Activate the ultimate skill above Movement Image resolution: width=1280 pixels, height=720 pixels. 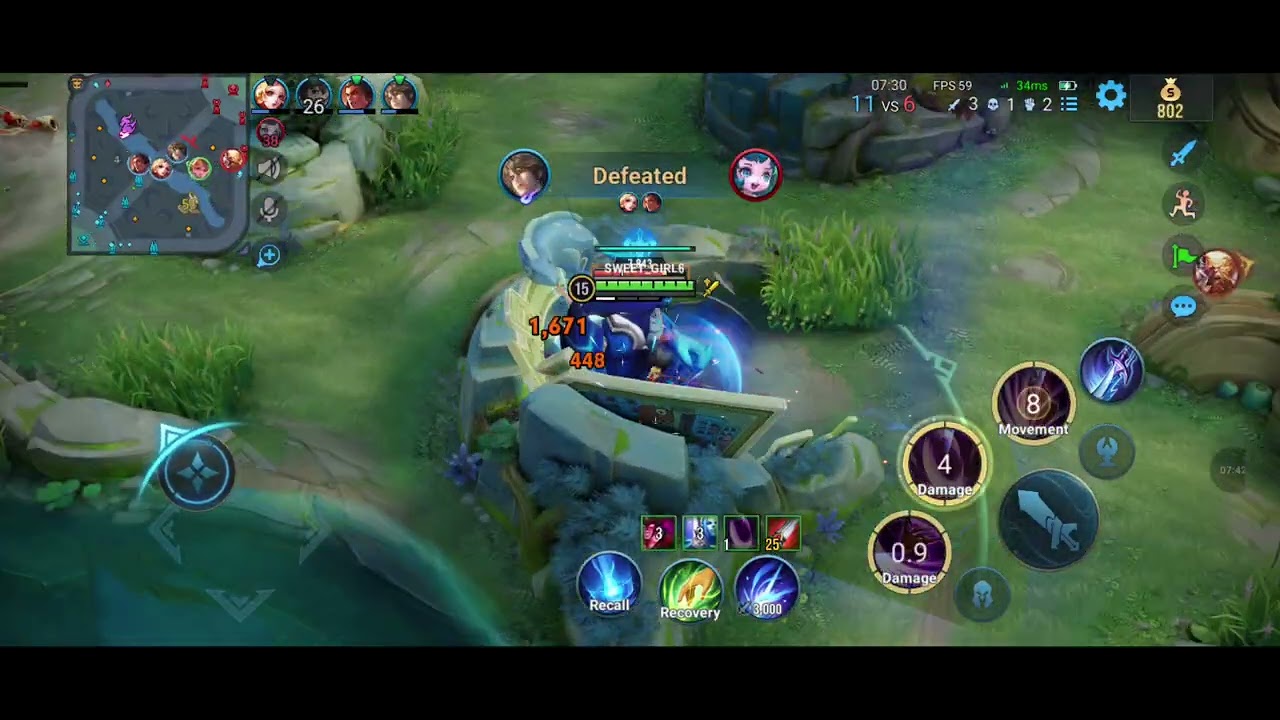tap(1111, 369)
